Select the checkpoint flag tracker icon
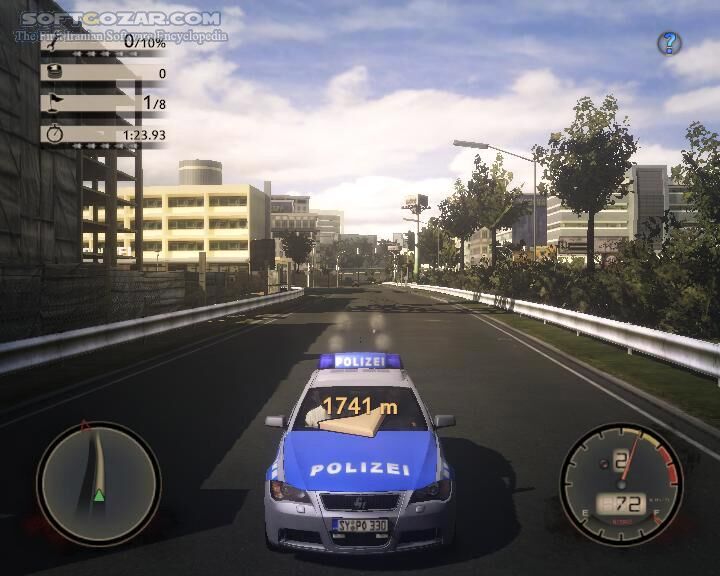The image size is (720, 576). [55, 102]
